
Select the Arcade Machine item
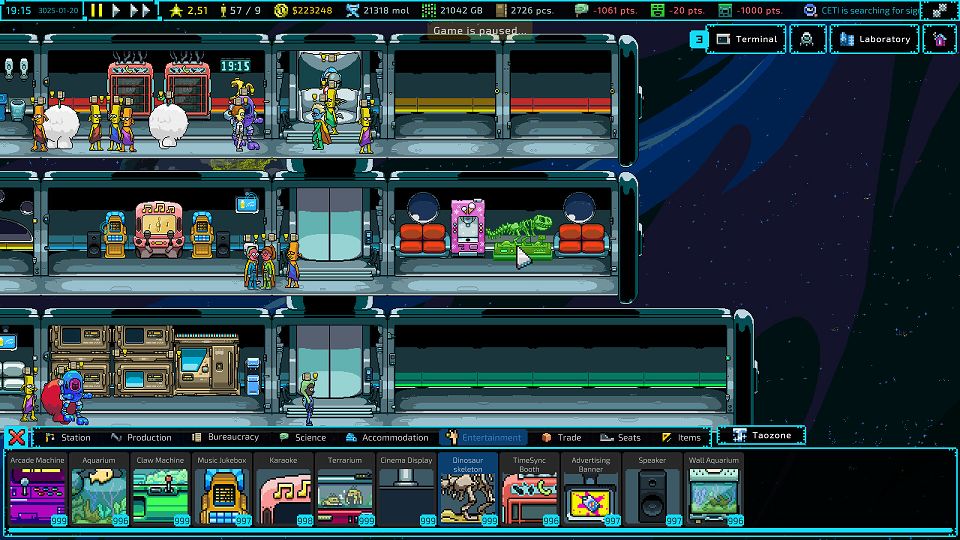pyautogui.click(x=38, y=488)
